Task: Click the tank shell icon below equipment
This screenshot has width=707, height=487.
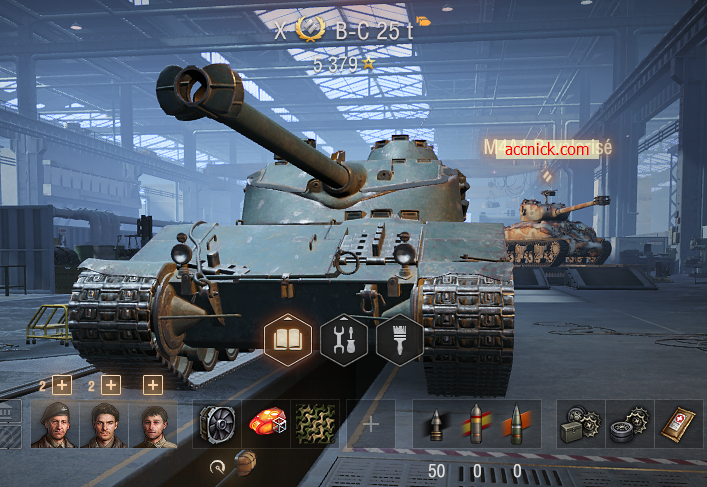Action: [246, 463]
